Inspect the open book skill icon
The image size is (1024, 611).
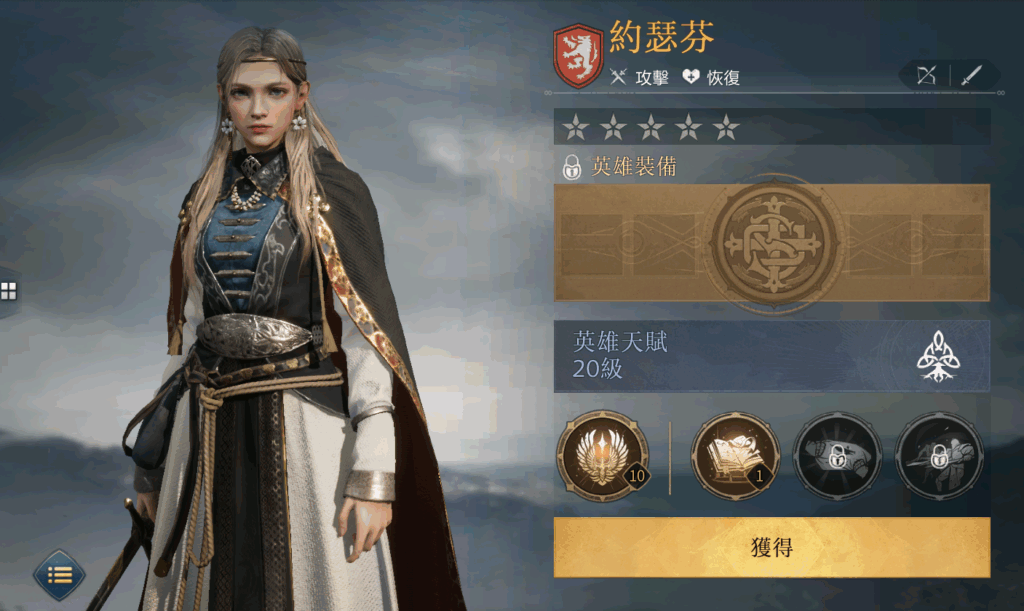click(735, 455)
